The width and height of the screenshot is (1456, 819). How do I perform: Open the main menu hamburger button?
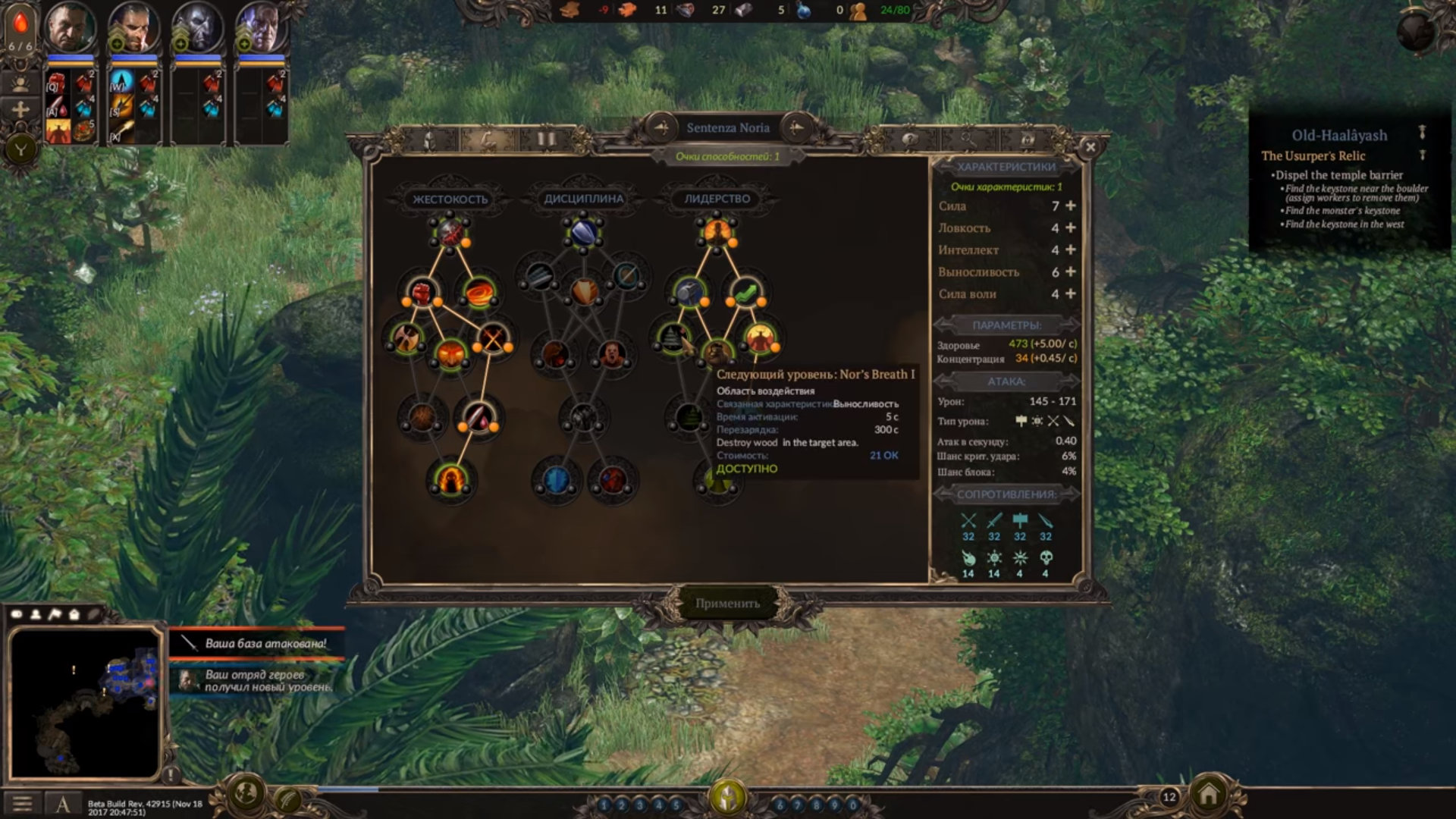coord(22,803)
